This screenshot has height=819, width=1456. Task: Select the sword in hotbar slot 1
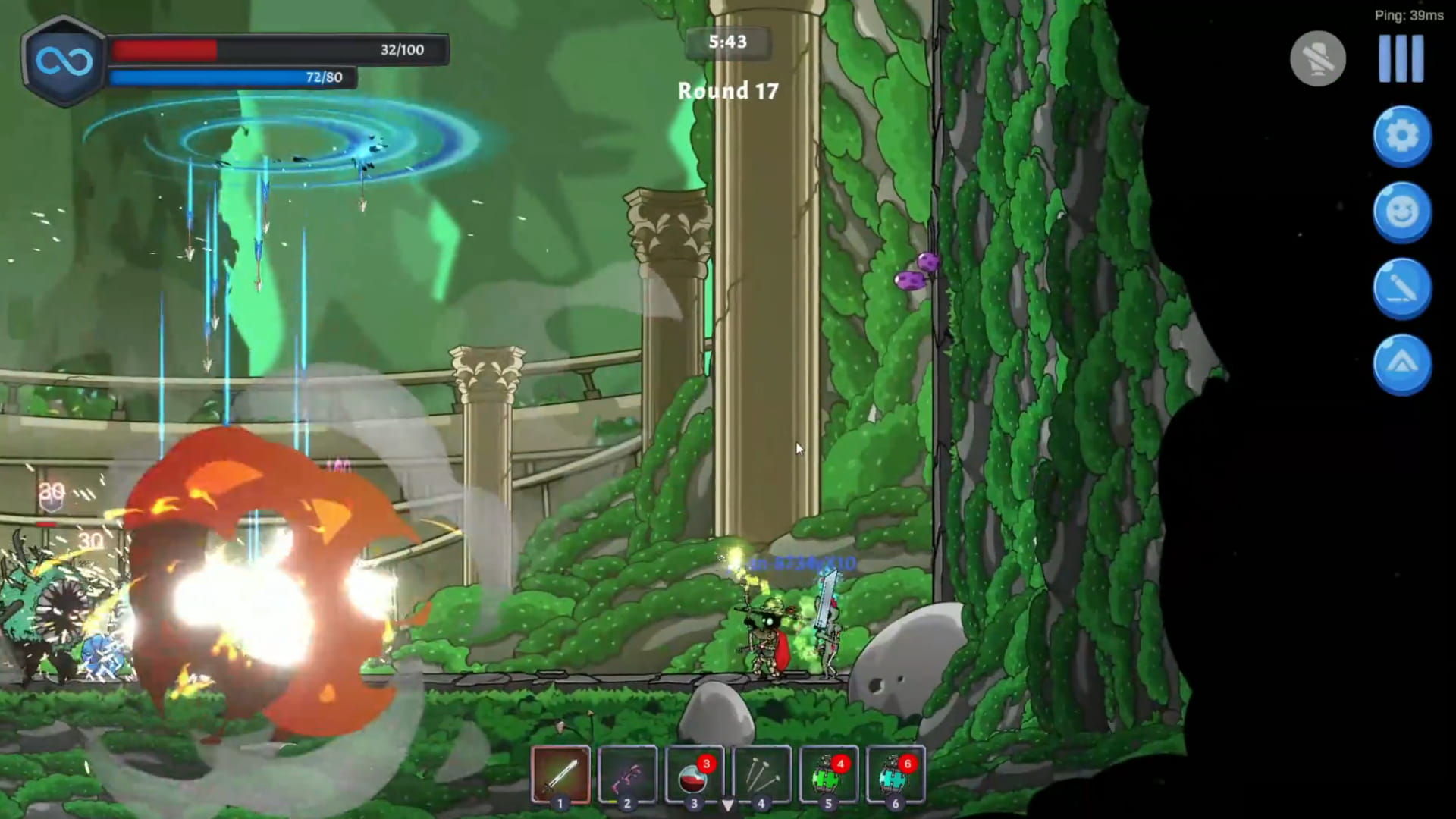pyautogui.click(x=560, y=774)
